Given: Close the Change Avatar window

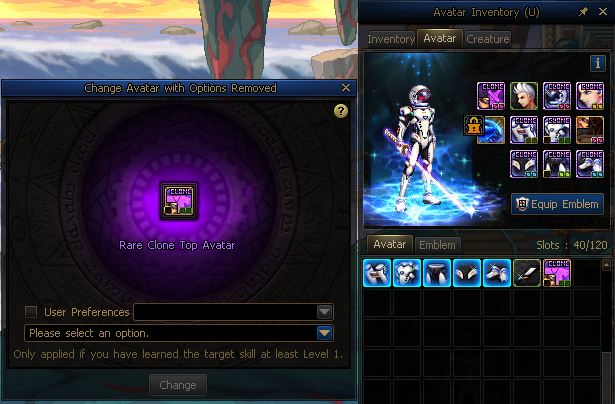Looking at the screenshot, I should click(x=346, y=88).
